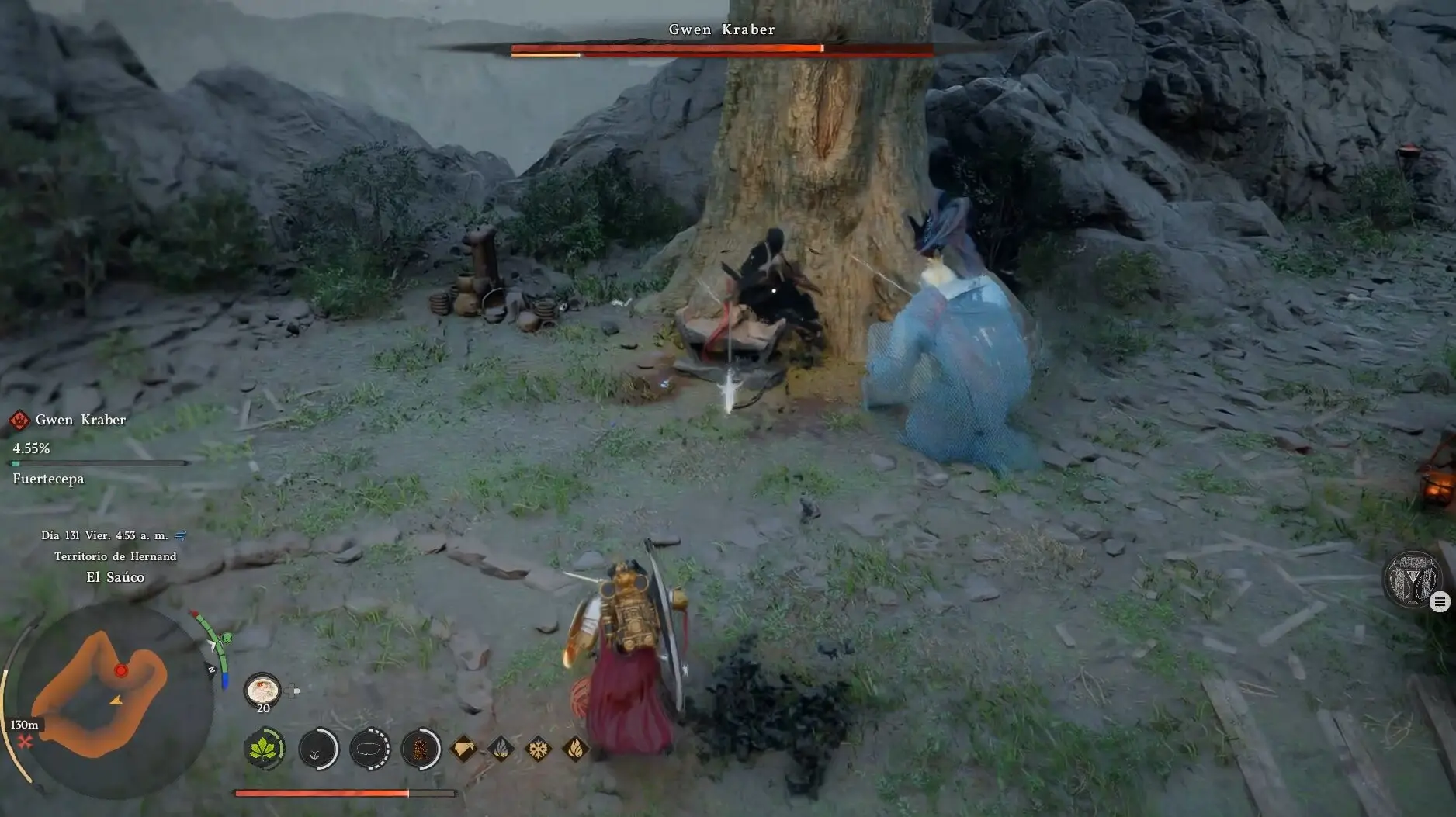The height and width of the screenshot is (817, 1456).
Task: Select the ring-shaped item slot
Action: click(369, 749)
